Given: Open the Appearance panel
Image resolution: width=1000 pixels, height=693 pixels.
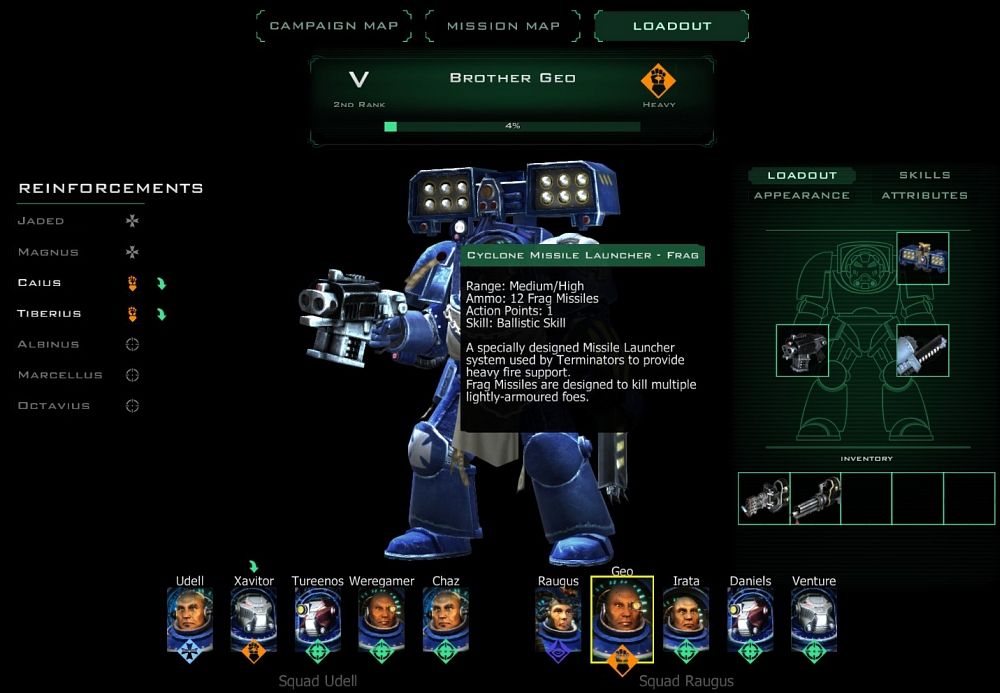Looking at the screenshot, I should click(801, 196).
